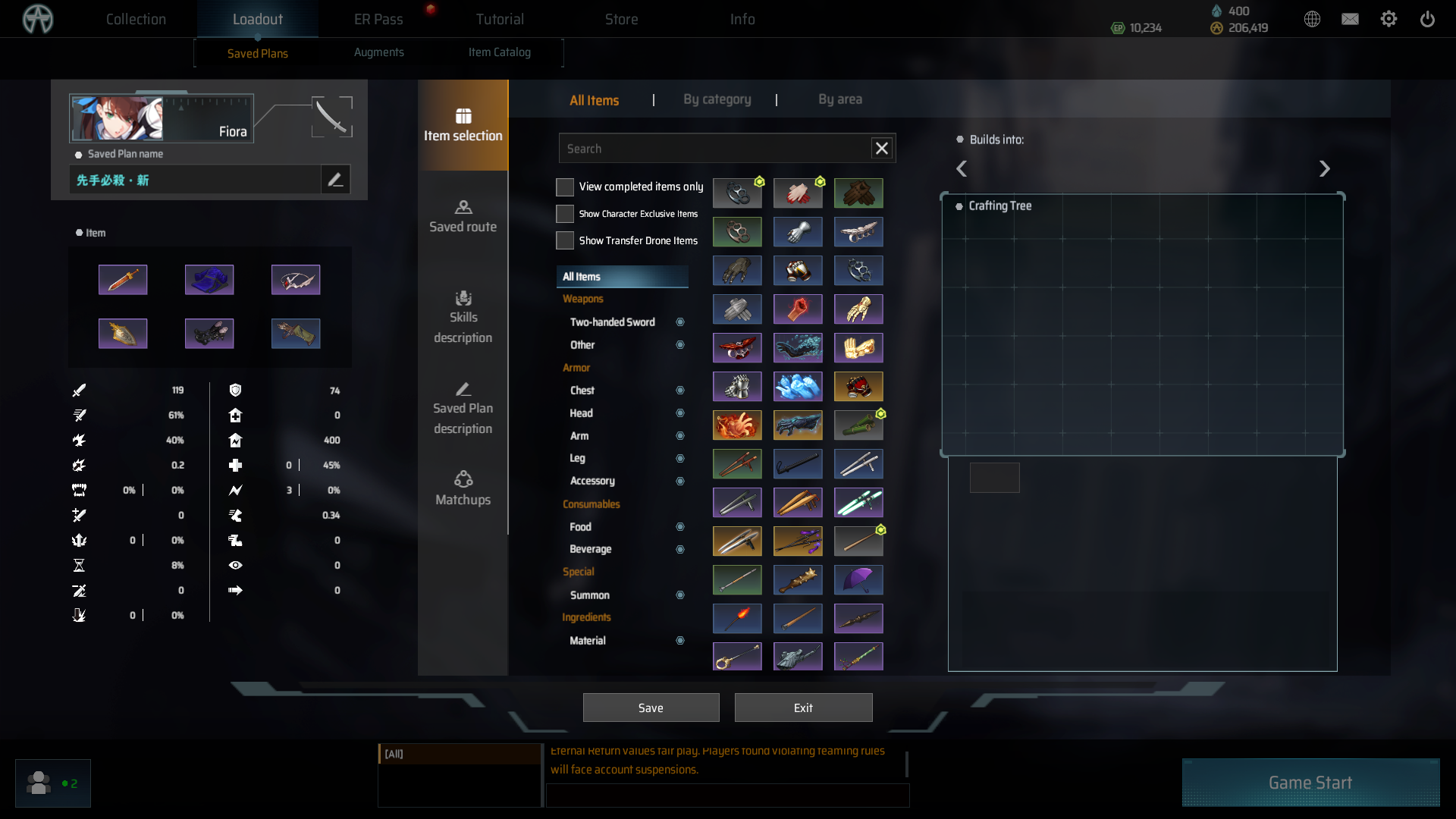This screenshot has height=819, width=1456.
Task: Exit the saved plan editor
Action: [x=803, y=708]
